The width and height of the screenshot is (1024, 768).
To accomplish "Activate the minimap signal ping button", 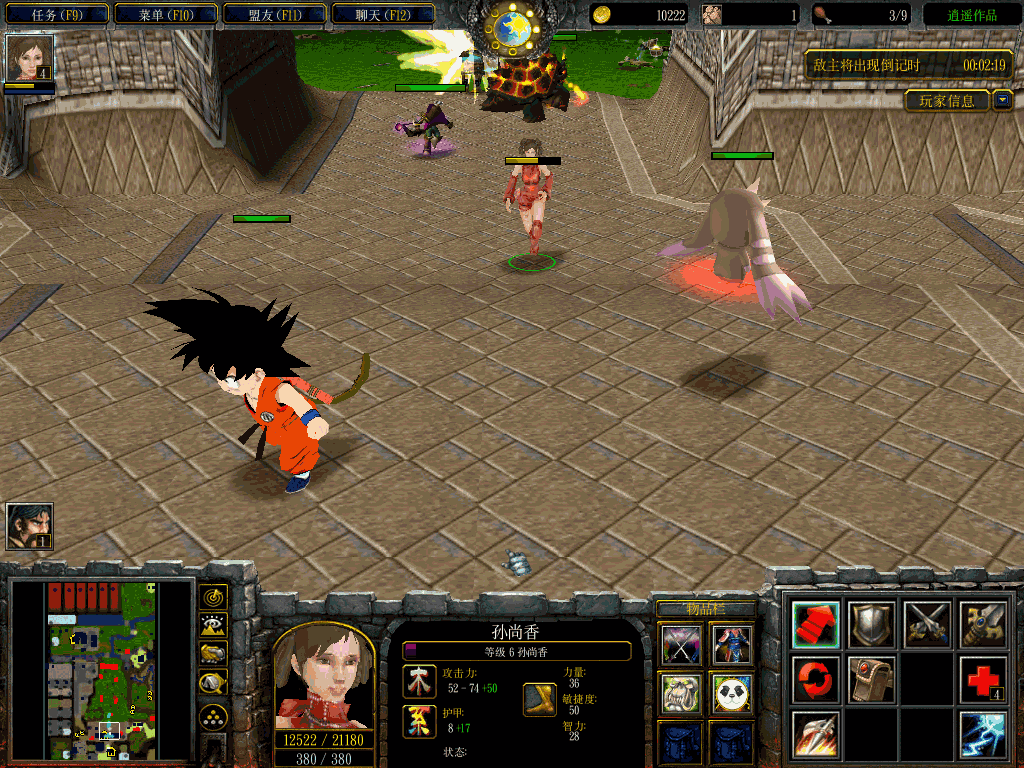I will click(213, 597).
